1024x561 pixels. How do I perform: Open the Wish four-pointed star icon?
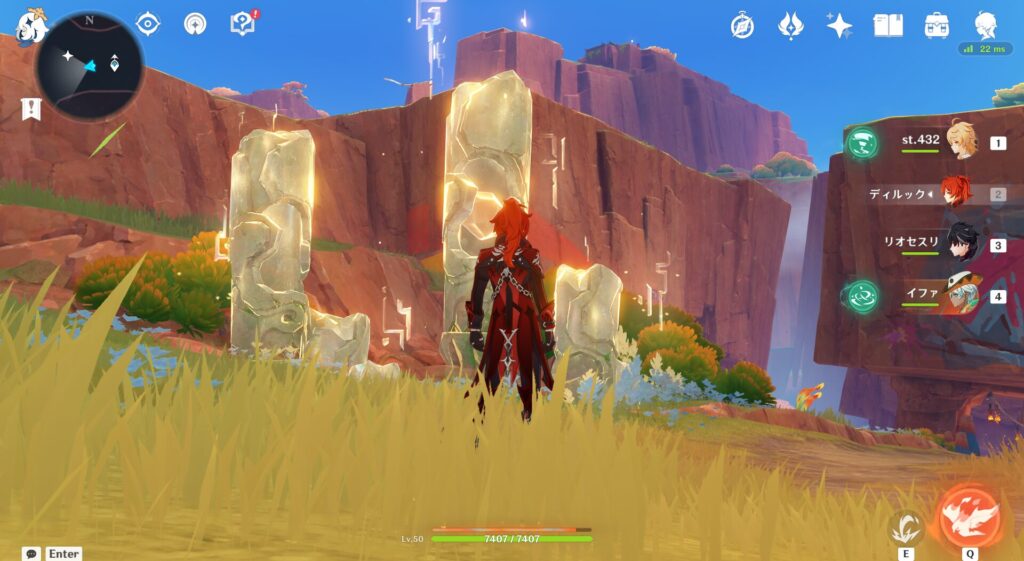coord(839,26)
